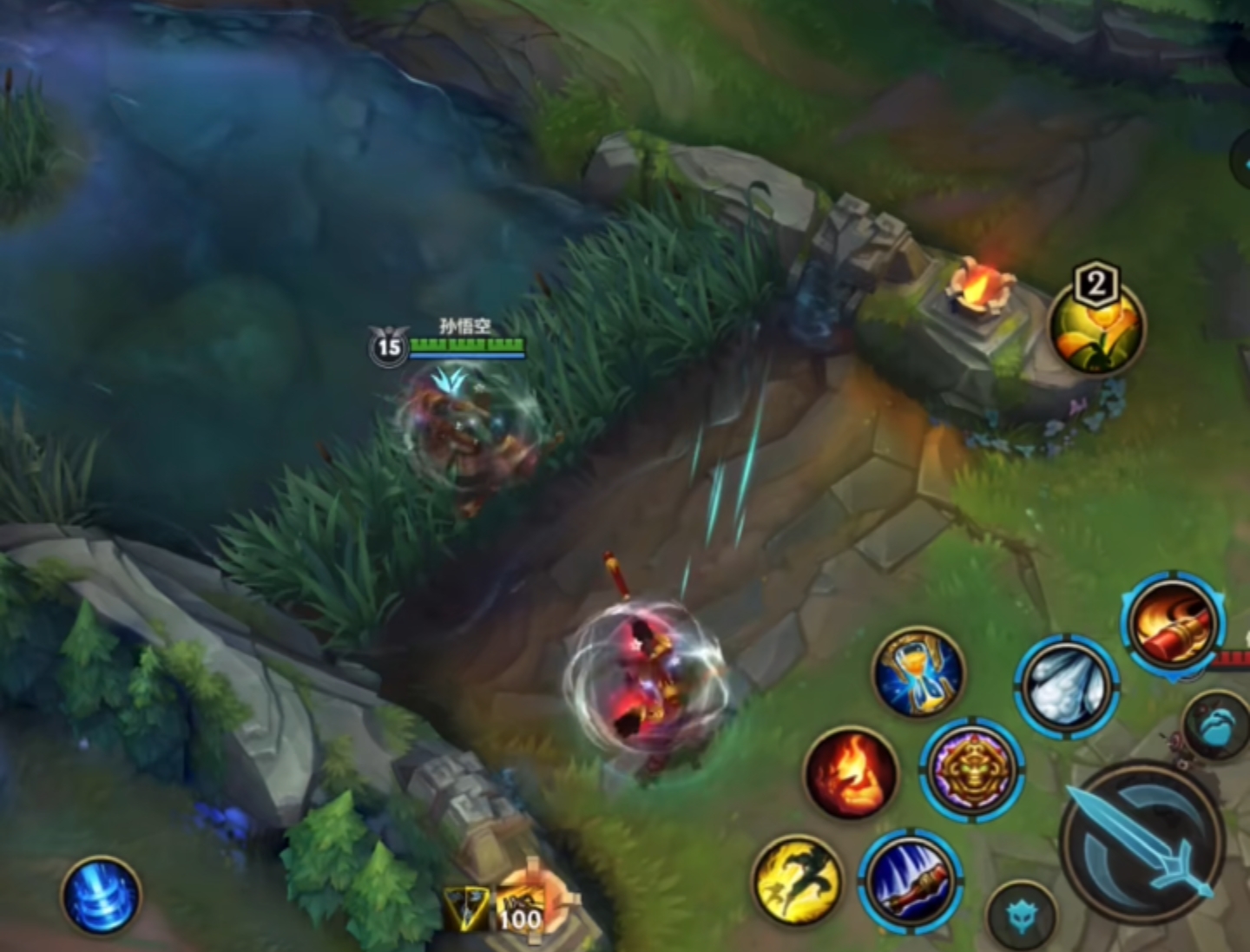Start recall with the blue swirl button
Viewport: 1250px width, 952px height.
pos(101,896)
